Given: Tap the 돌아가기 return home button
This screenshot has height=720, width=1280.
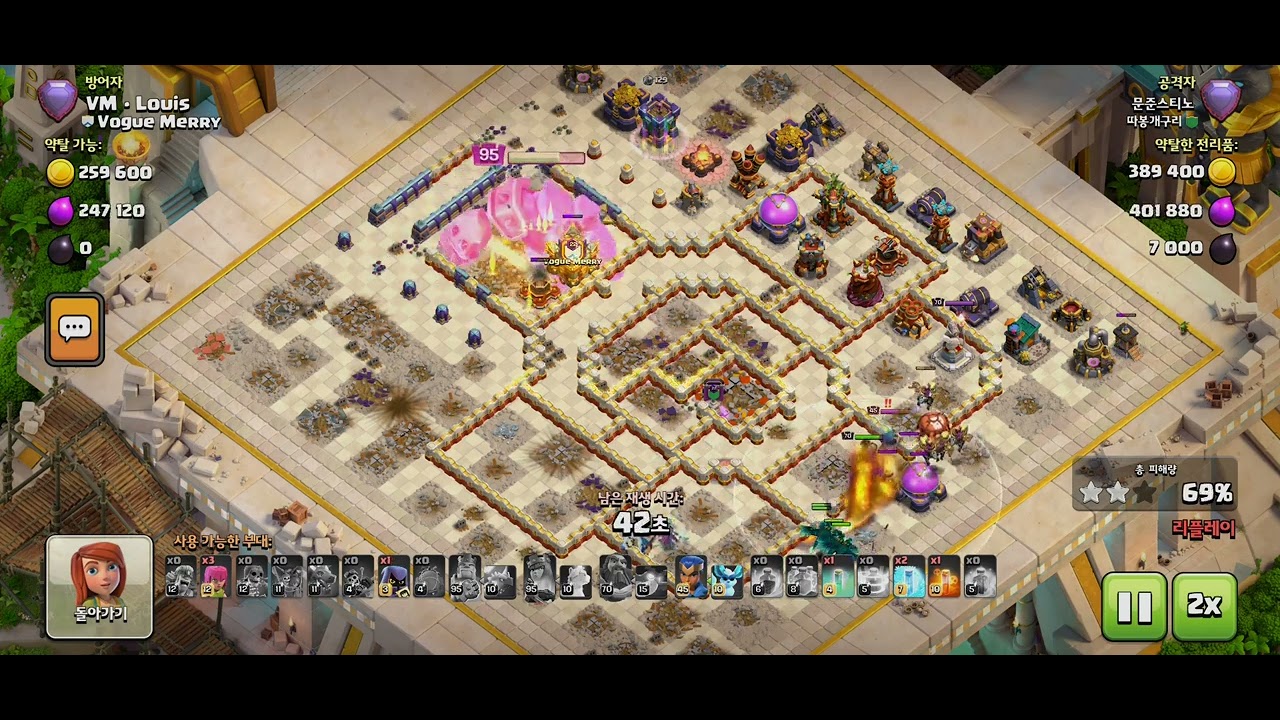Looking at the screenshot, I should tap(99, 587).
